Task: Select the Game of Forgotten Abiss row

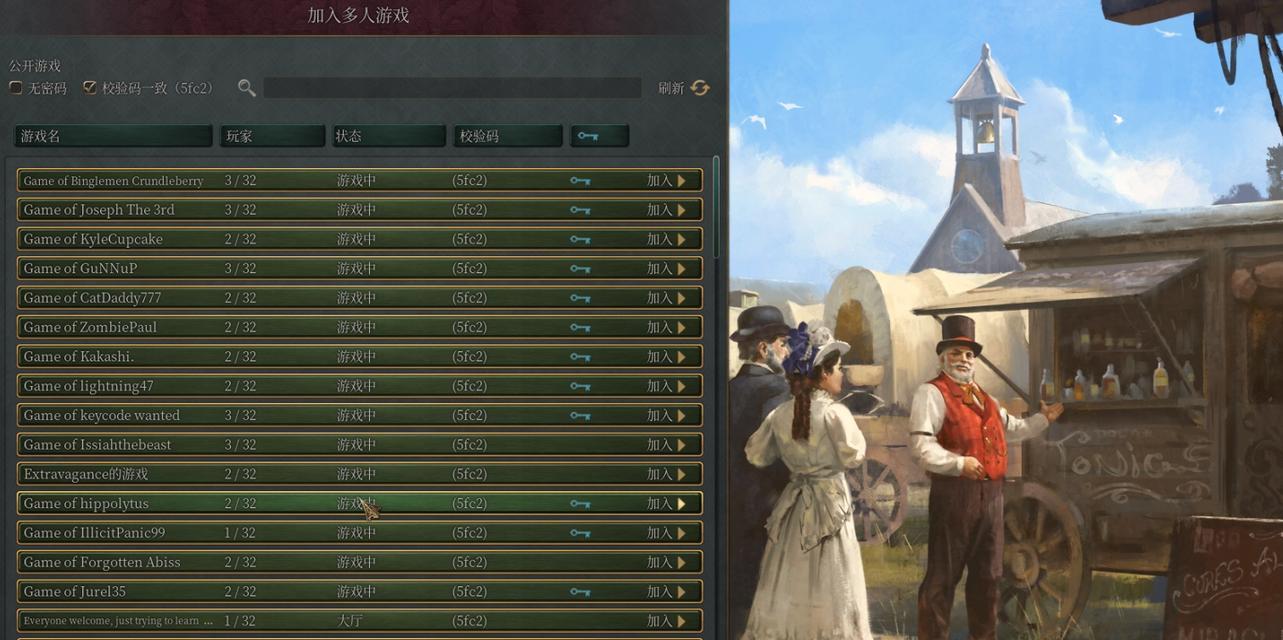Action: (300, 562)
